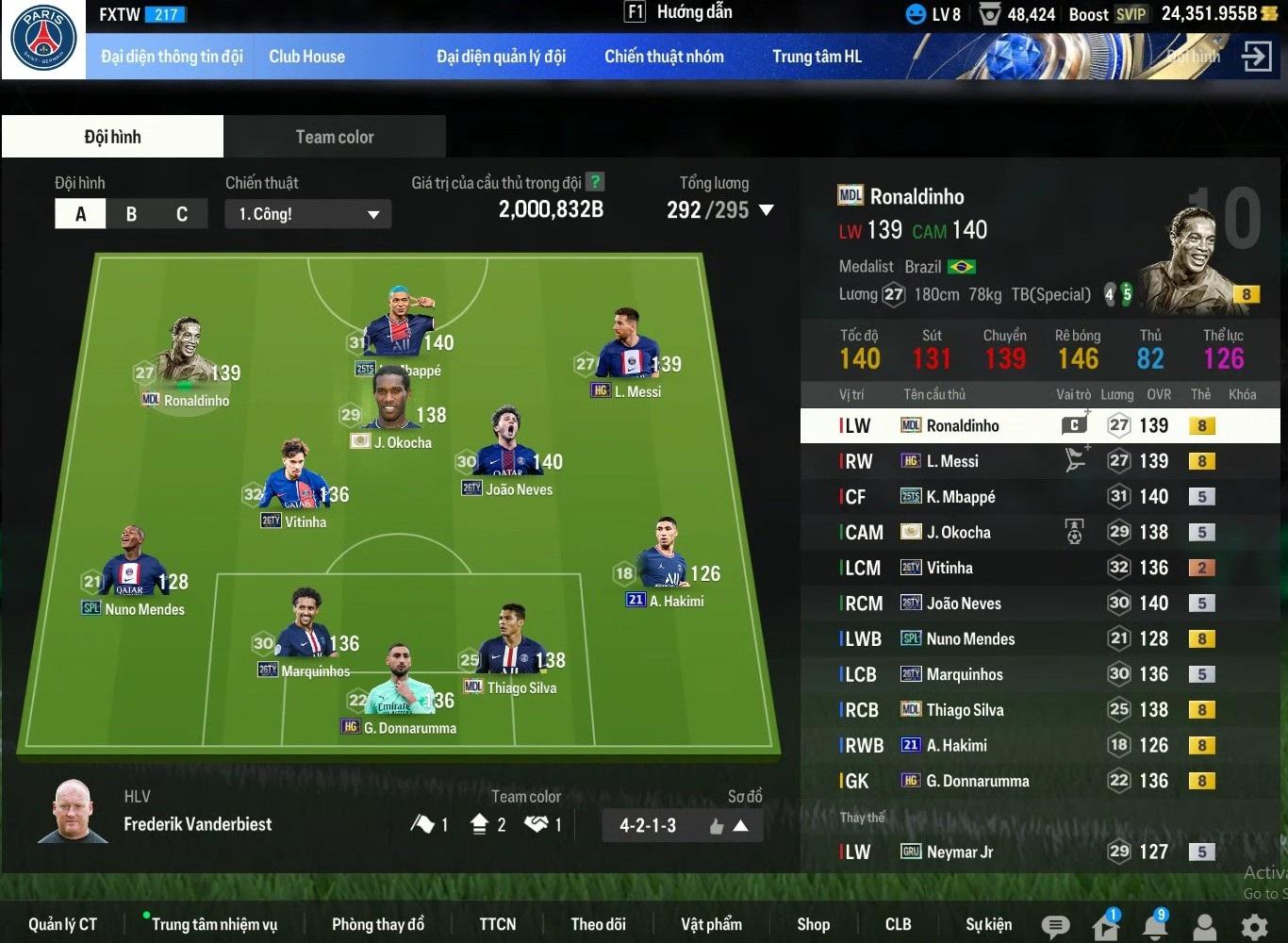This screenshot has height=943, width=1288.
Task: Open the Sự kiện events page
Action: click(988, 924)
